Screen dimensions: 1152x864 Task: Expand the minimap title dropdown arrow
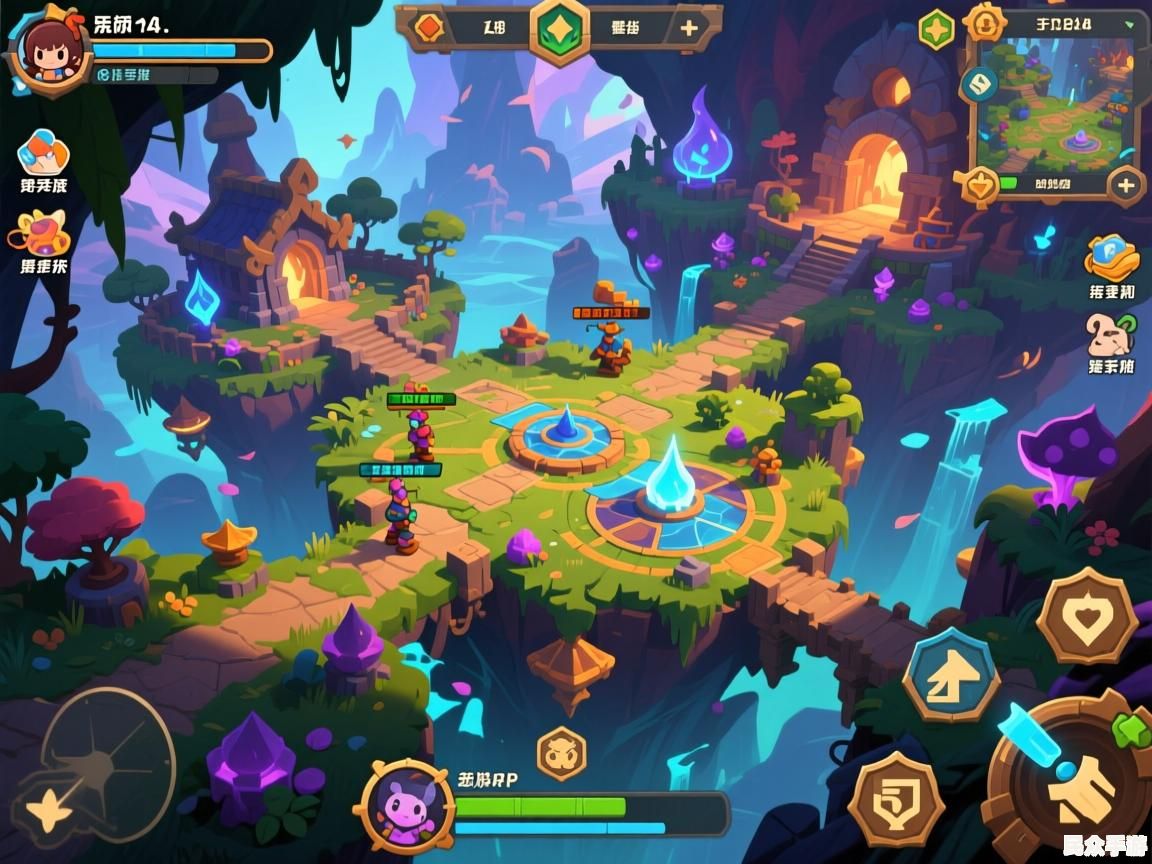click(1130, 23)
